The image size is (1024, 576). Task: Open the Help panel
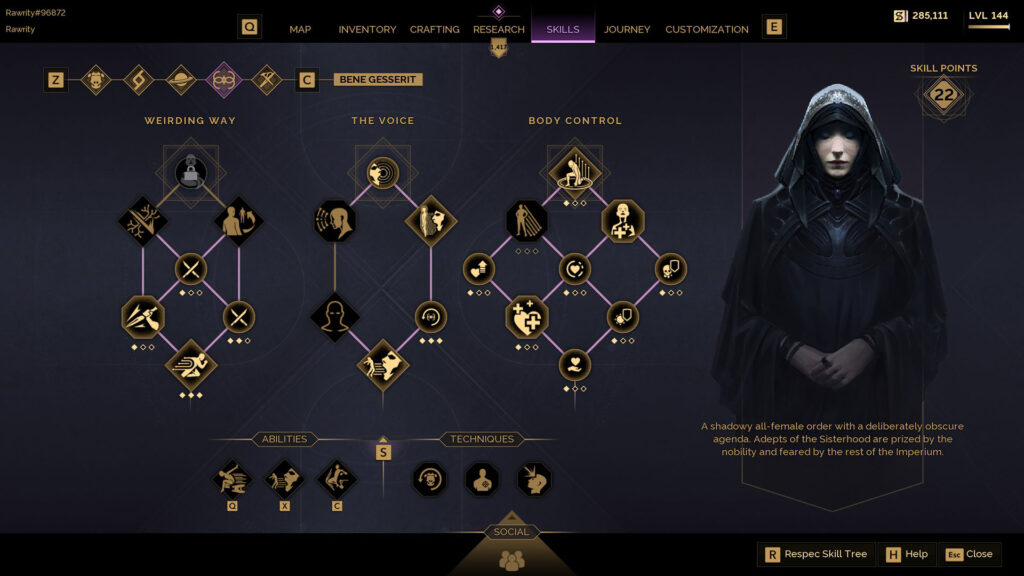coord(906,554)
